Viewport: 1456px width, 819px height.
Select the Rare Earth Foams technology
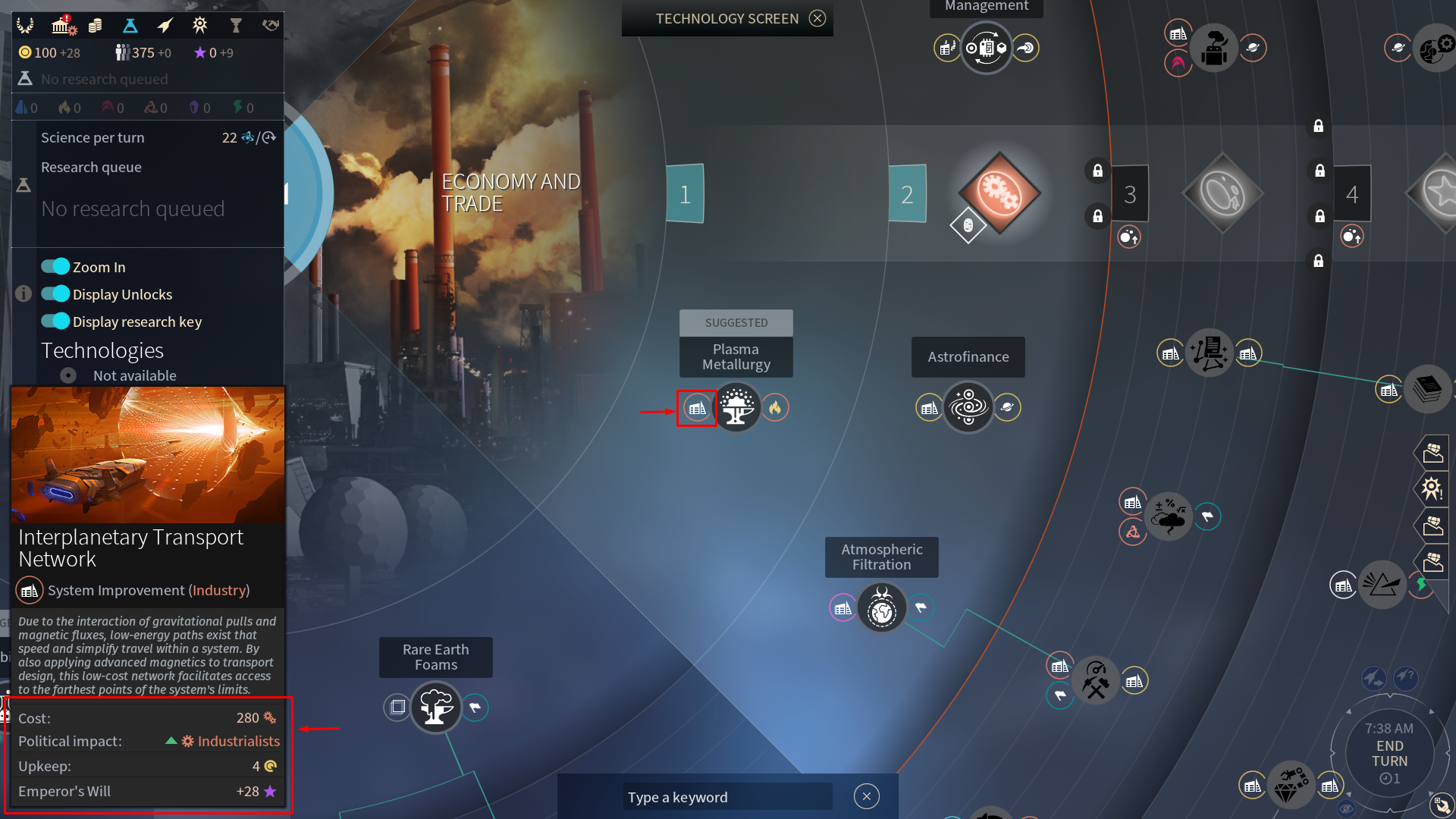436,708
